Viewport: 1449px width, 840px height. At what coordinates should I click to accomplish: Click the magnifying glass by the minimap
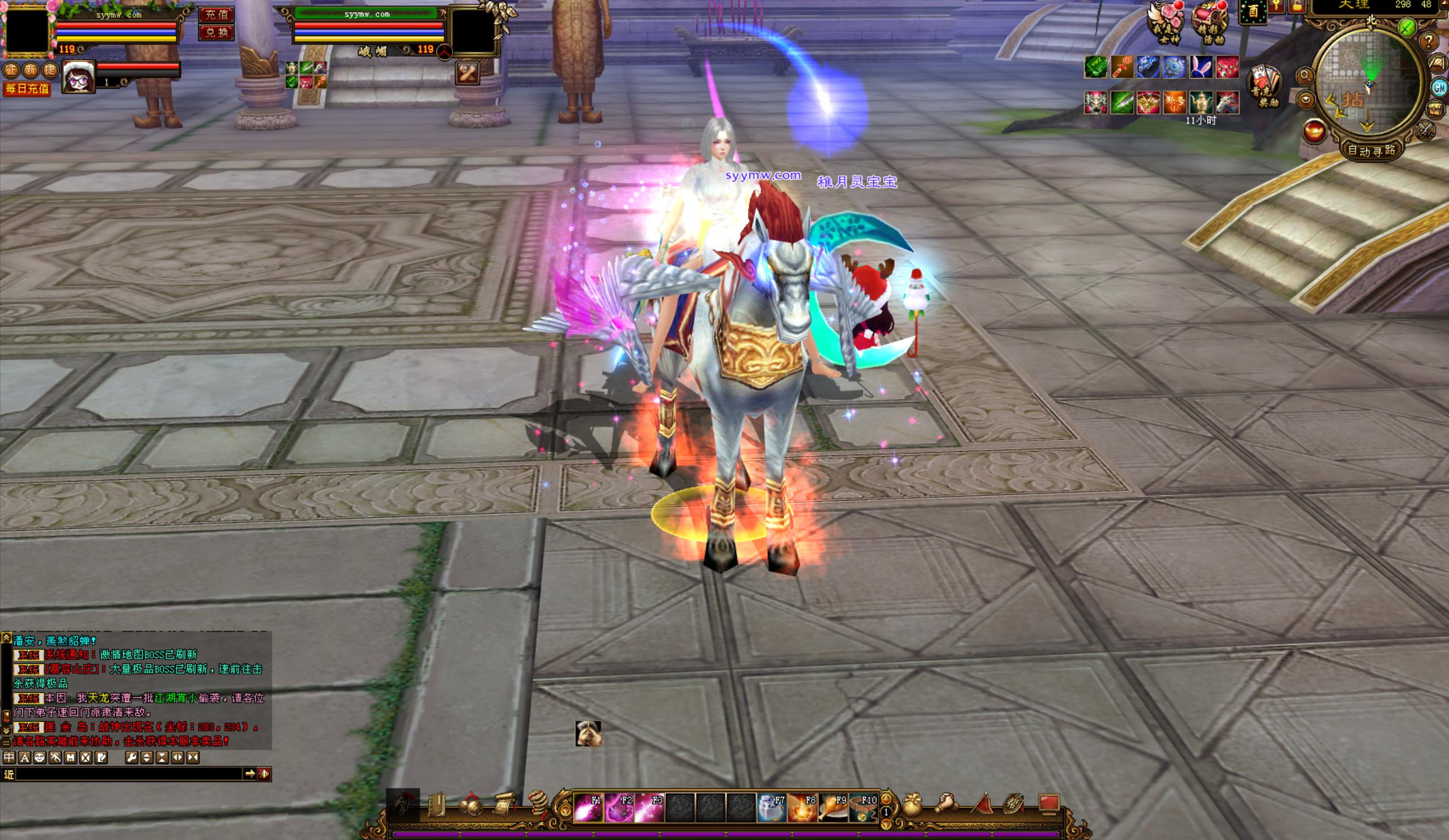(1304, 75)
